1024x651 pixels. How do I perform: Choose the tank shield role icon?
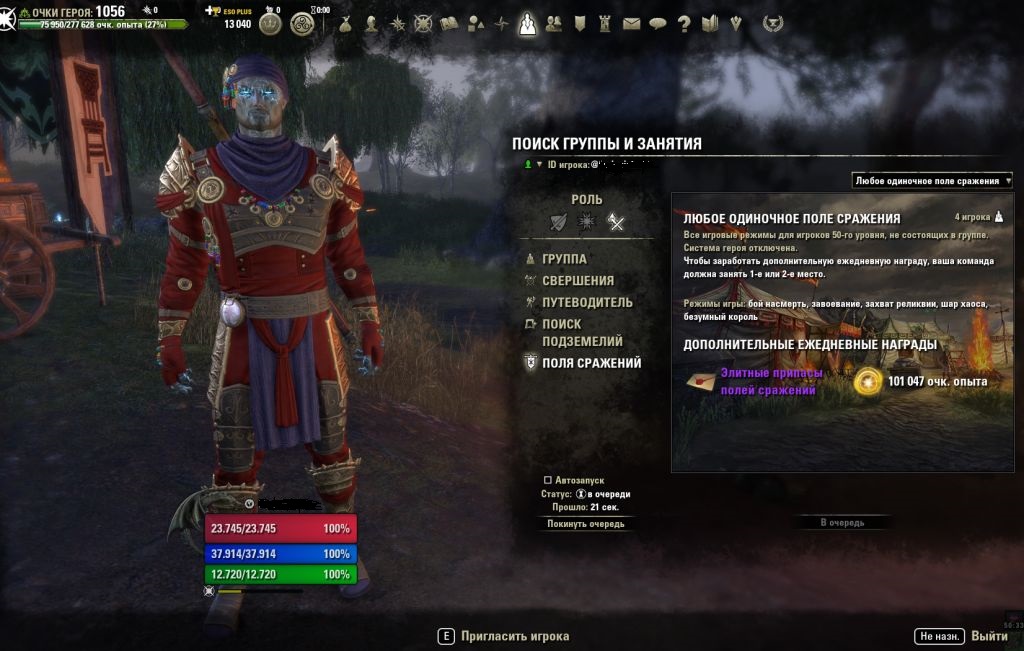coord(558,222)
